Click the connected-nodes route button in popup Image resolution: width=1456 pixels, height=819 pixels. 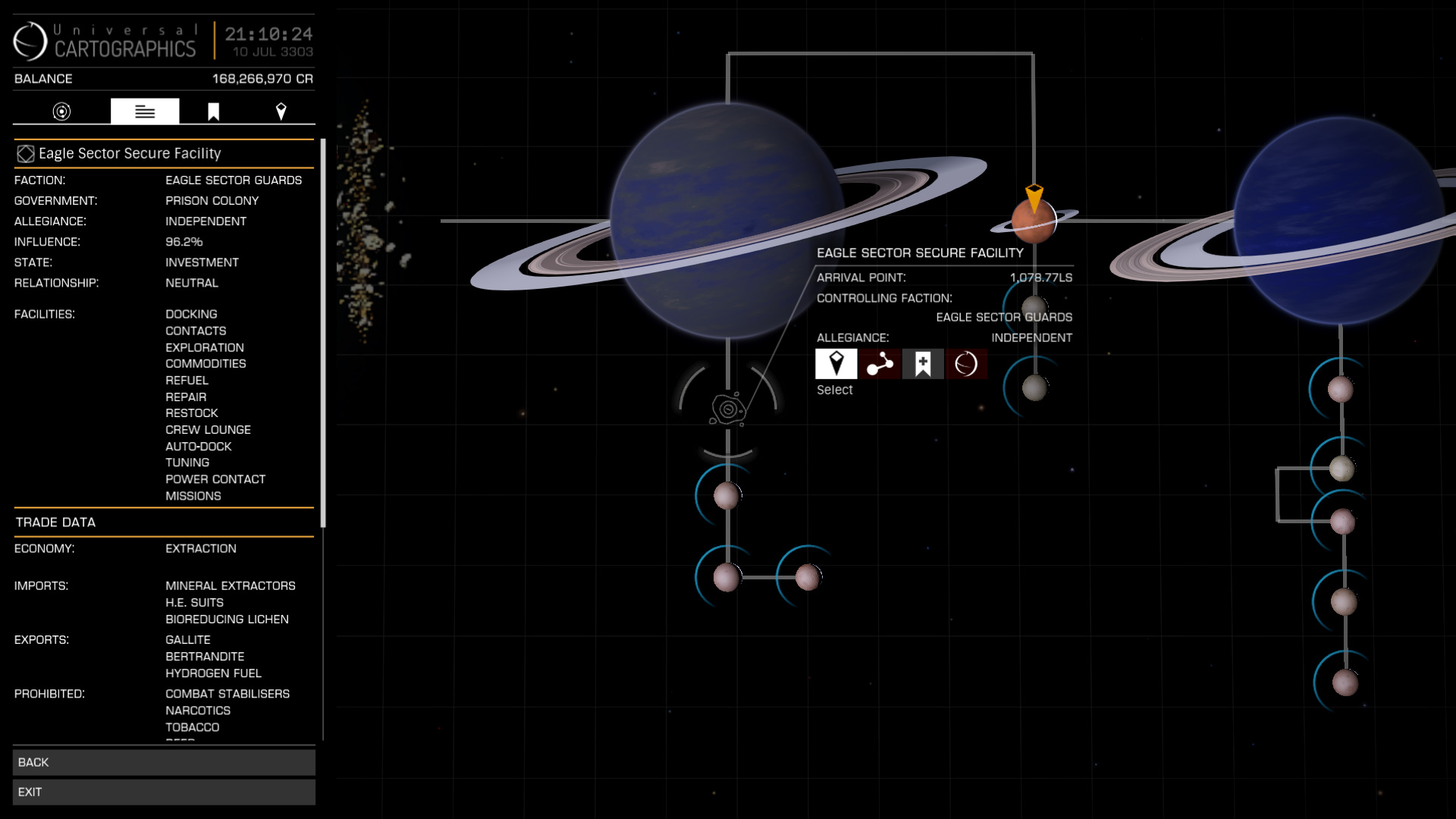pyautogui.click(x=880, y=364)
